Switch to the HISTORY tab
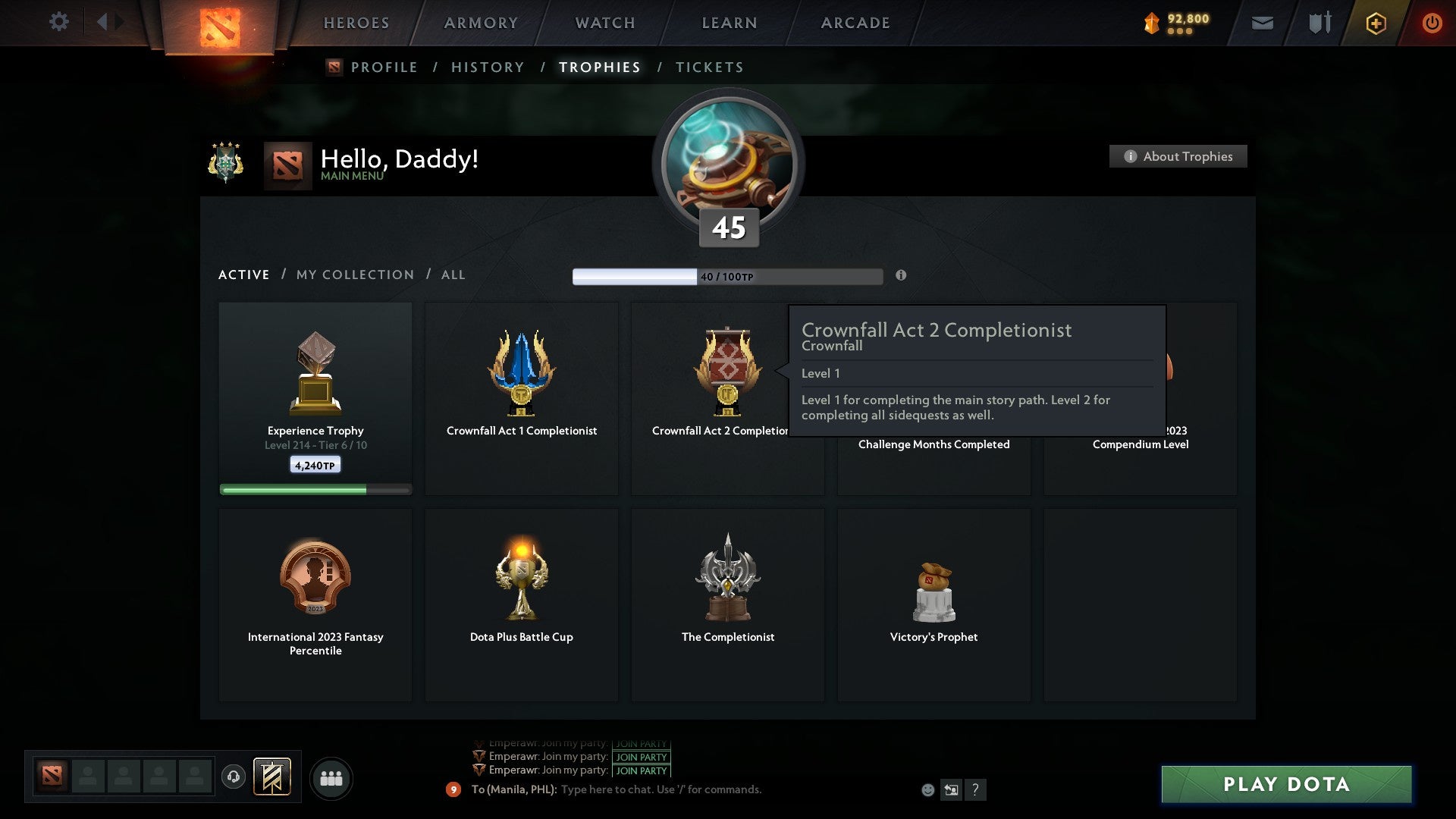The image size is (1456, 819). point(487,67)
